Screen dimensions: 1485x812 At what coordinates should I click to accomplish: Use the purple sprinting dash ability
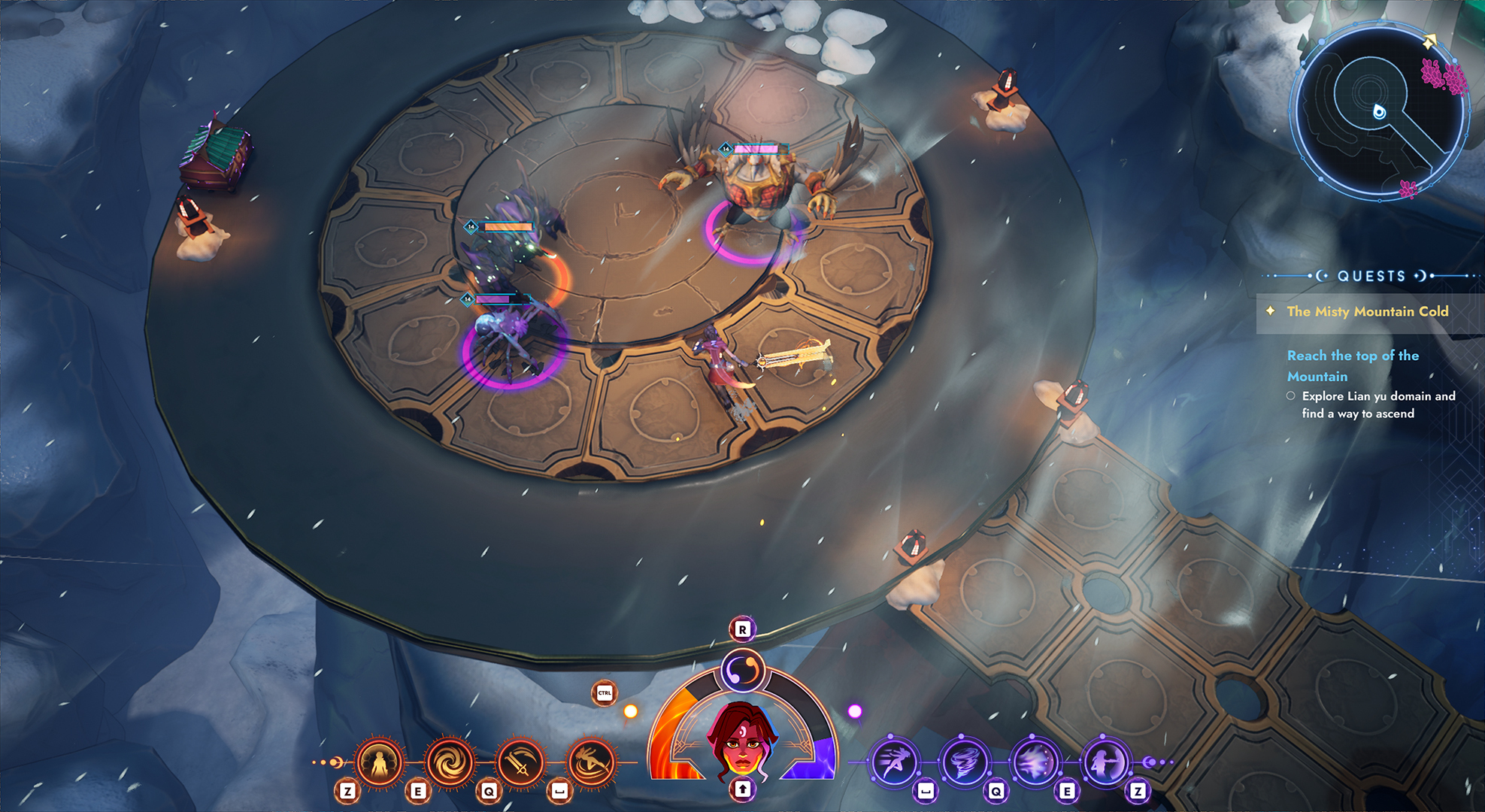point(895,762)
